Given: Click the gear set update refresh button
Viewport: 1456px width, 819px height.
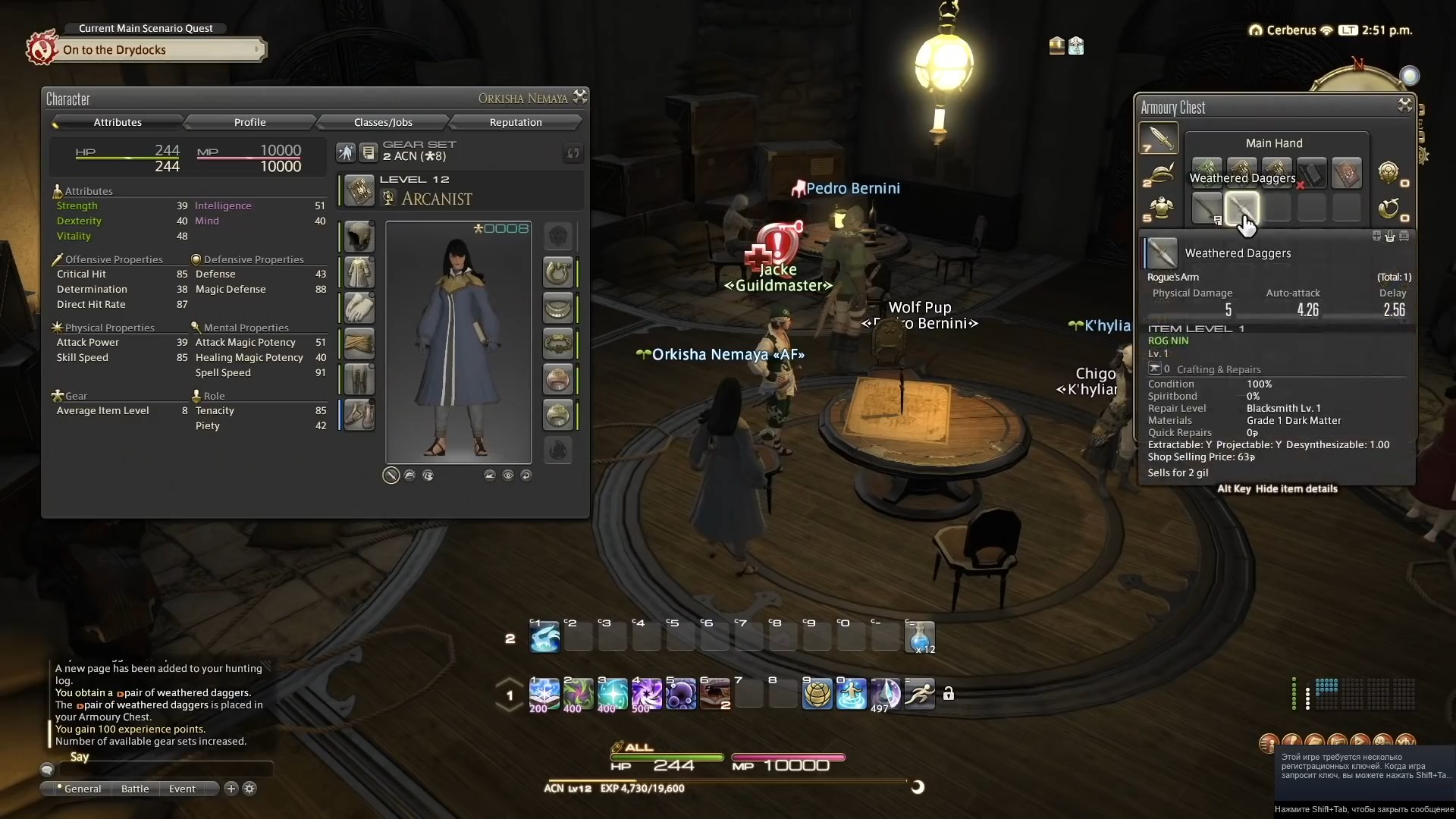Looking at the screenshot, I should click(574, 153).
